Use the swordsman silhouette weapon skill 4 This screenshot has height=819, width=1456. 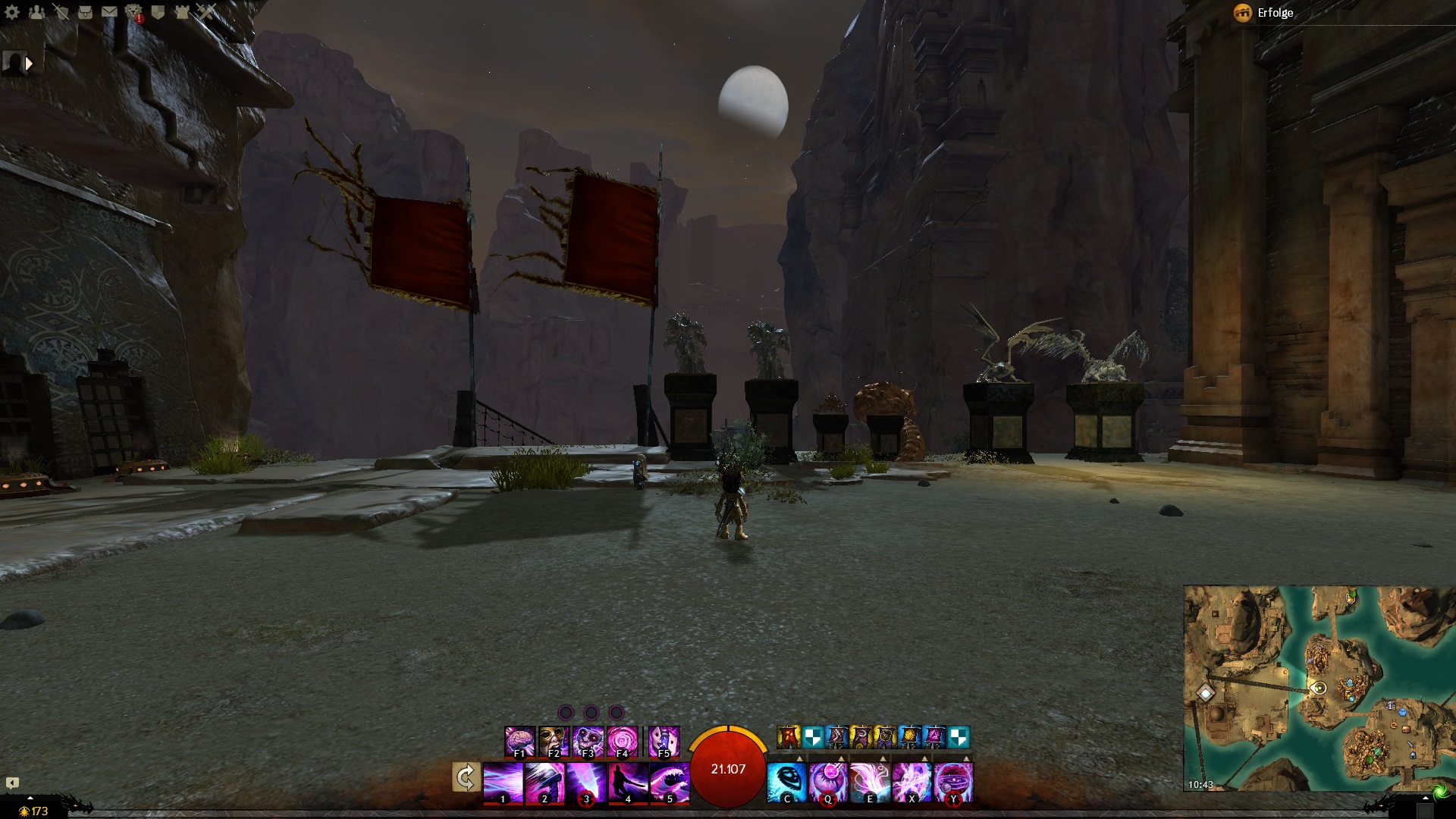coord(628,783)
